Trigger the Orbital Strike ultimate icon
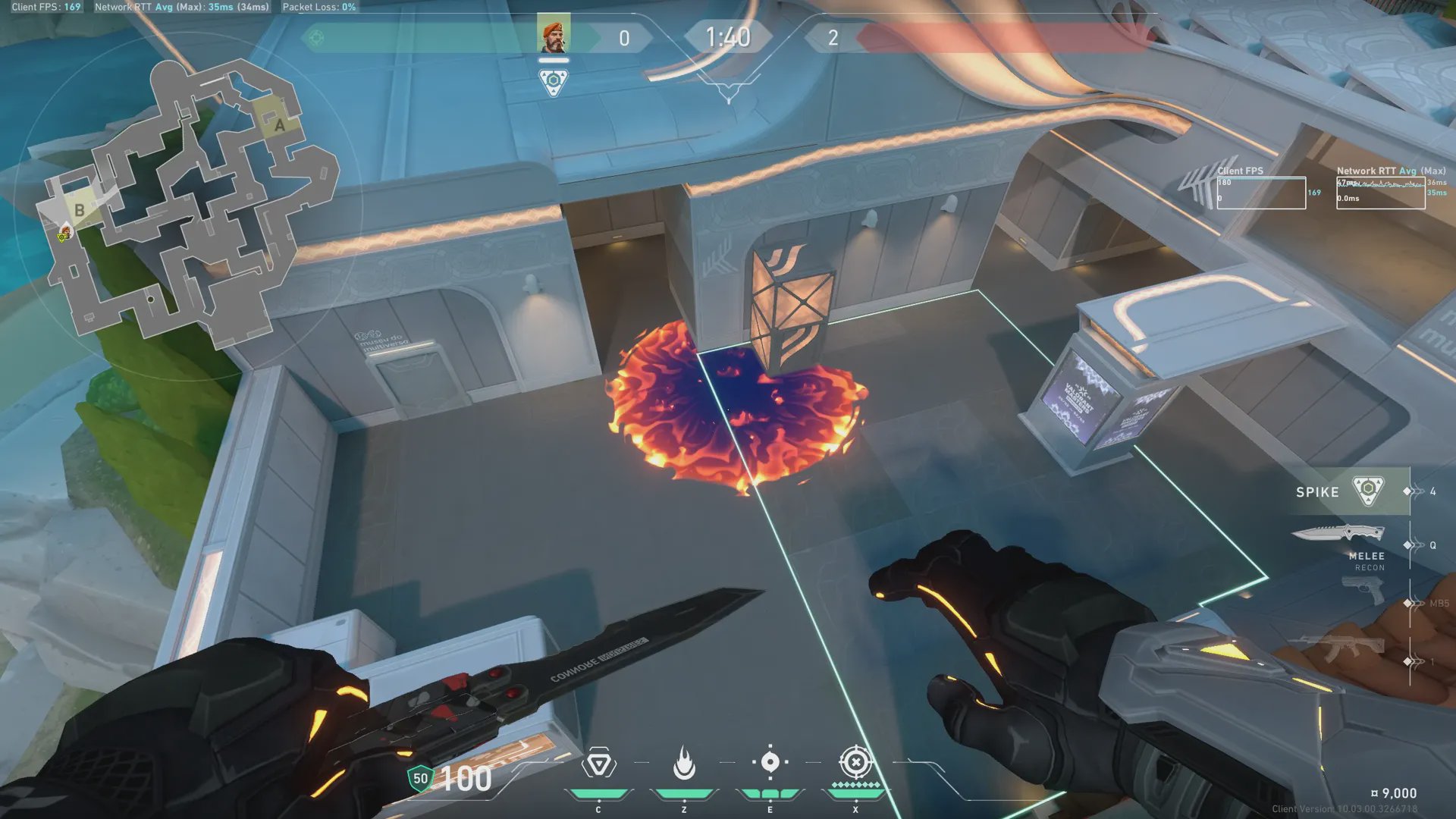Image resolution: width=1456 pixels, height=819 pixels. point(855,762)
